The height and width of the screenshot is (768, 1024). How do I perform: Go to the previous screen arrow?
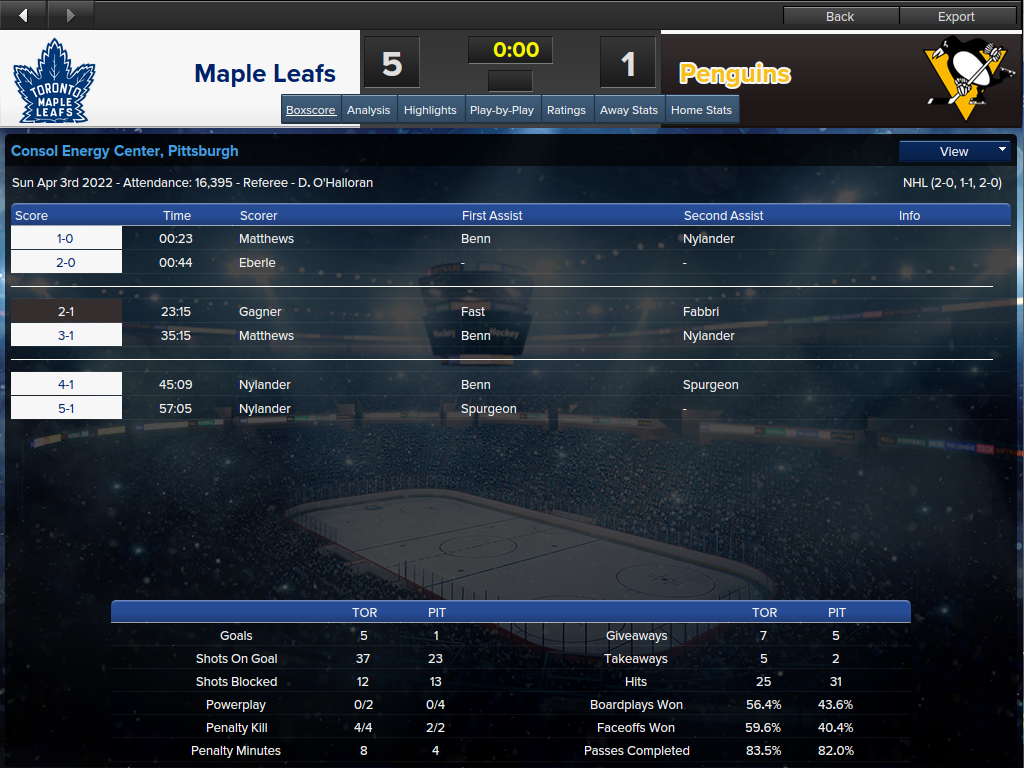(x=24, y=15)
